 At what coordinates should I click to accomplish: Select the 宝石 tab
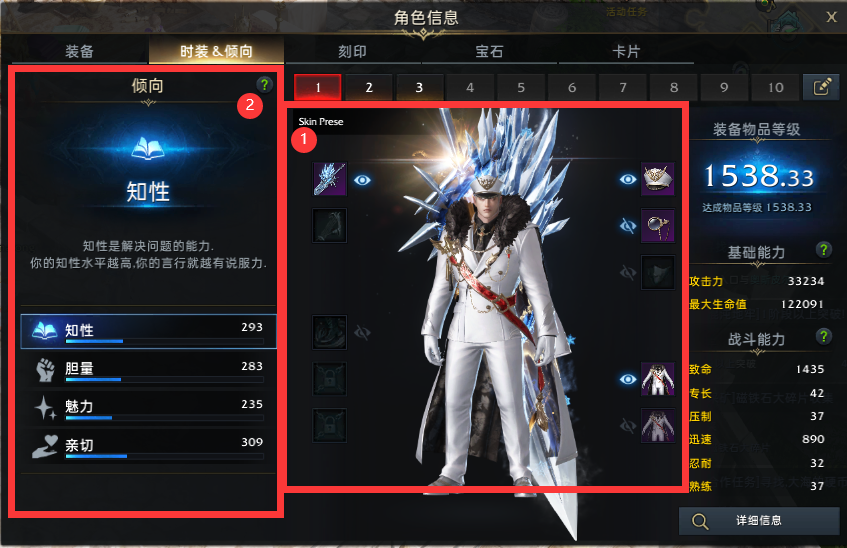coord(488,51)
